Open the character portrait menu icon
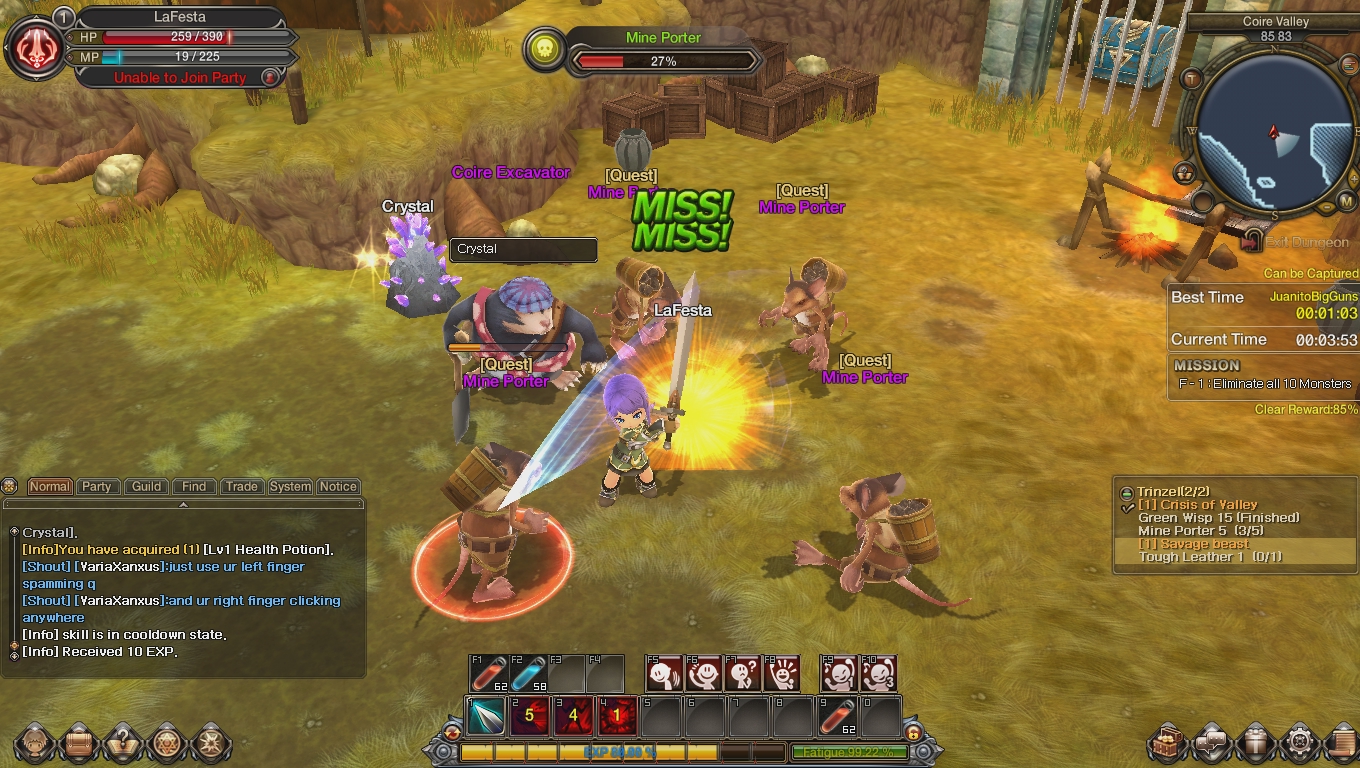Screen dimensions: 1360x768 tap(34, 744)
